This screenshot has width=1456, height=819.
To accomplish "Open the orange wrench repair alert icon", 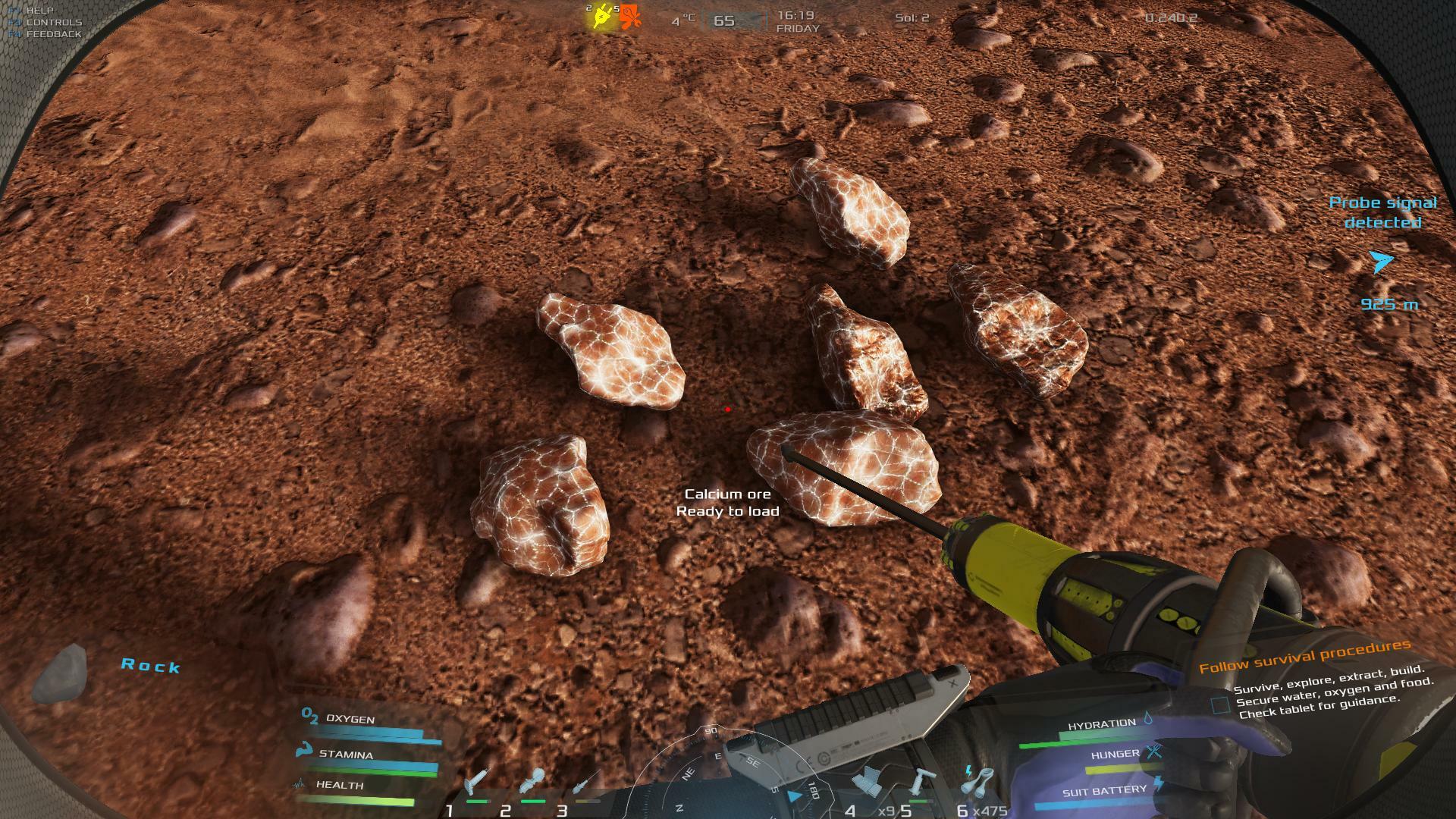I will click(x=629, y=17).
